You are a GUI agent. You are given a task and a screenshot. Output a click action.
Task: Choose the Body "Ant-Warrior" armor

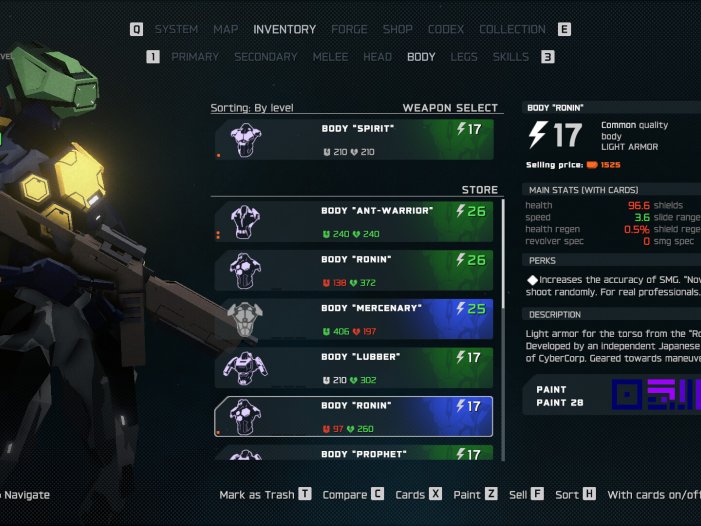(x=353, y=222)
